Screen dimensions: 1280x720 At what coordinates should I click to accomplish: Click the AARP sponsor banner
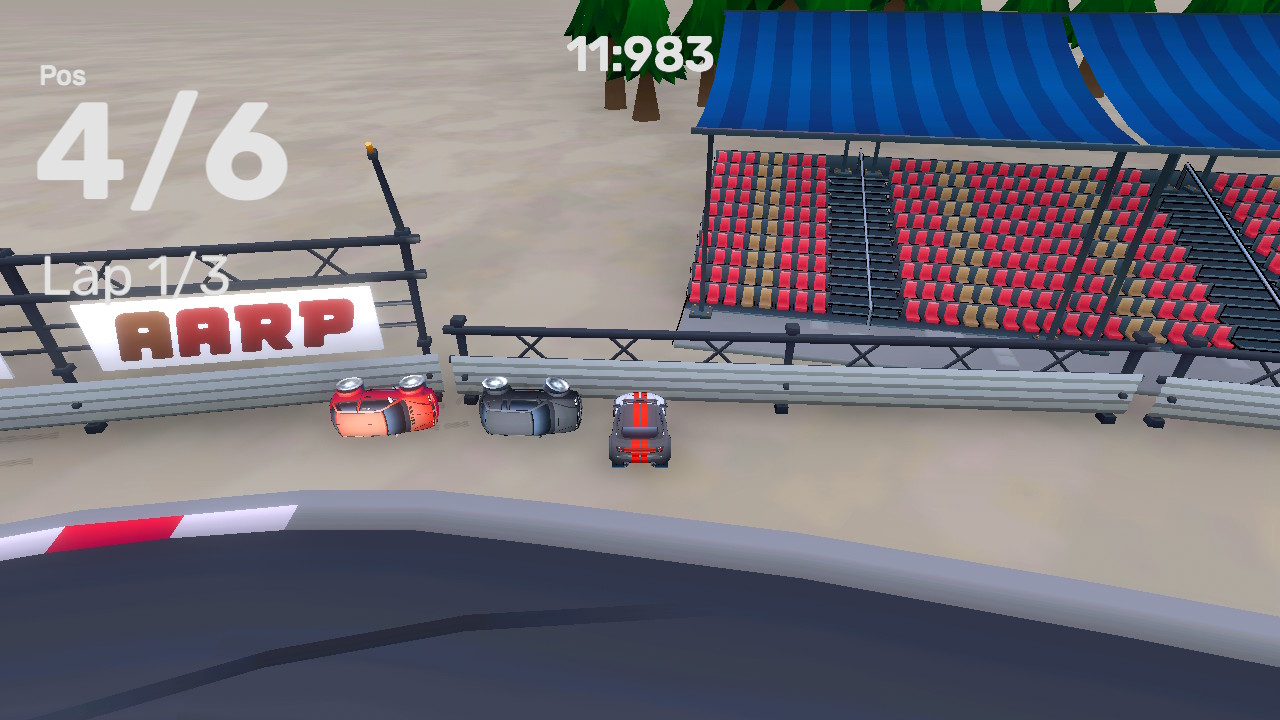pos(225,324)
